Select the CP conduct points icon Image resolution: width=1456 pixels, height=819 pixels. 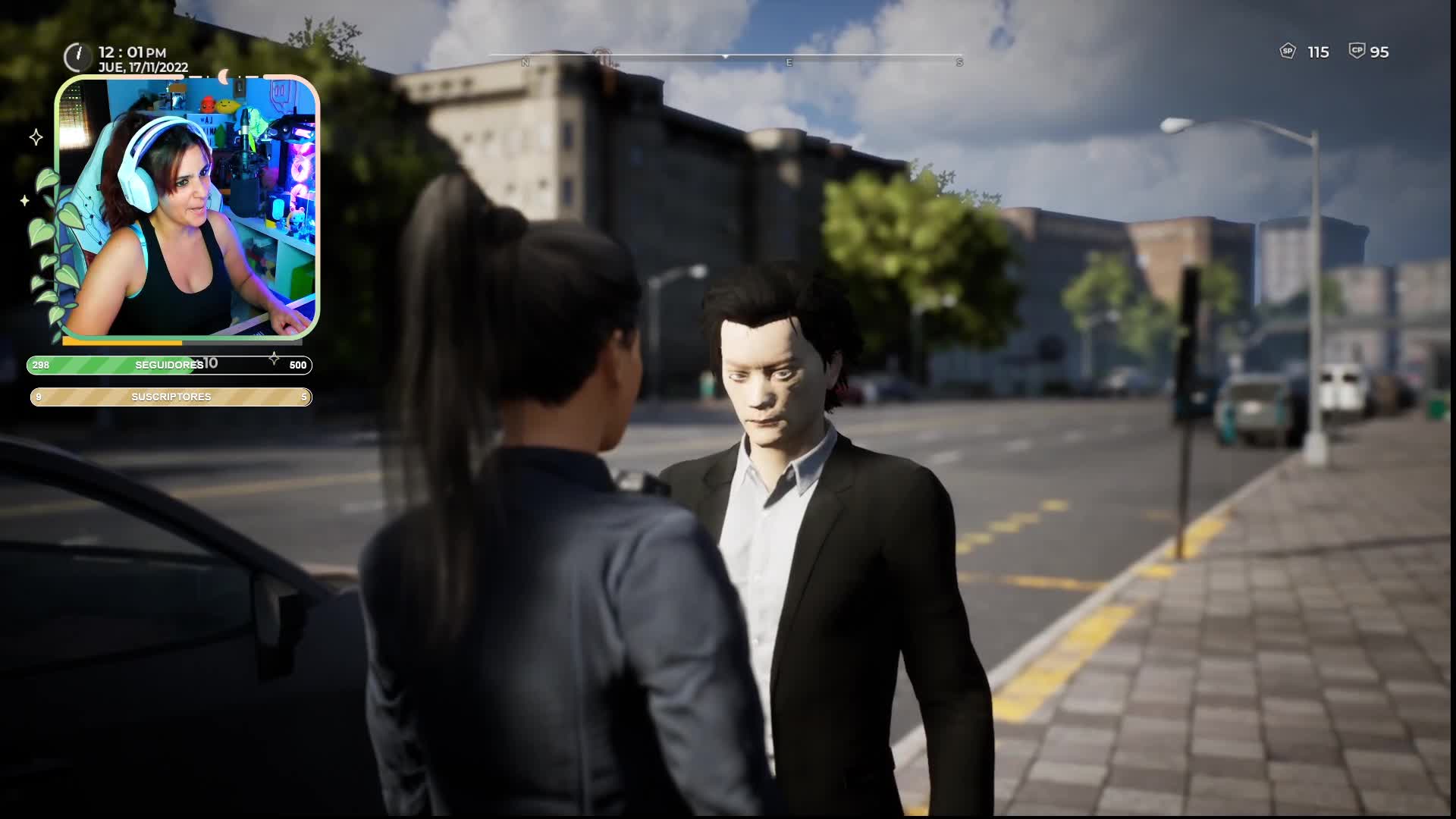coord(1357,51)
